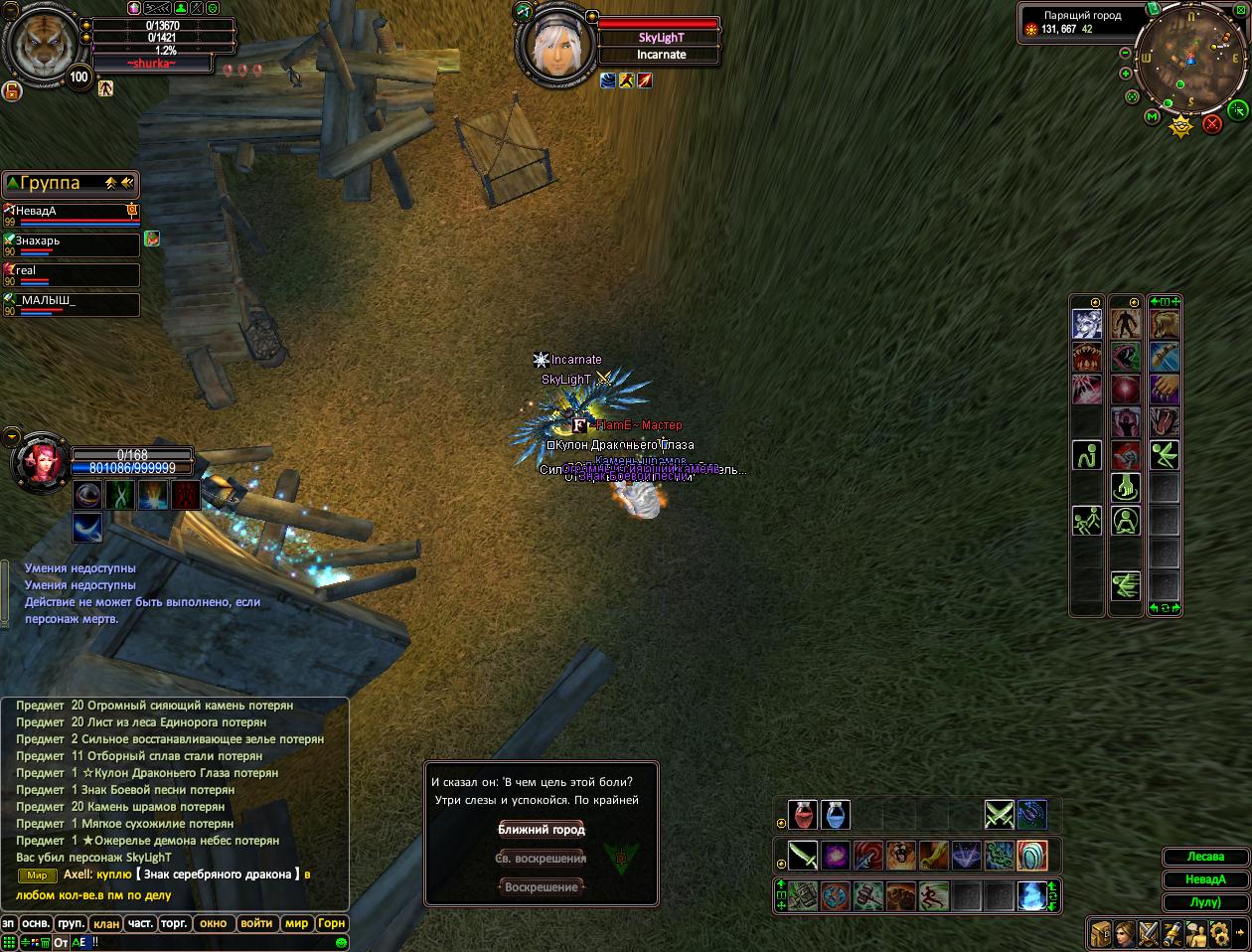Select party member Знахарь in the group list
1252x952 pixels.
70,241
